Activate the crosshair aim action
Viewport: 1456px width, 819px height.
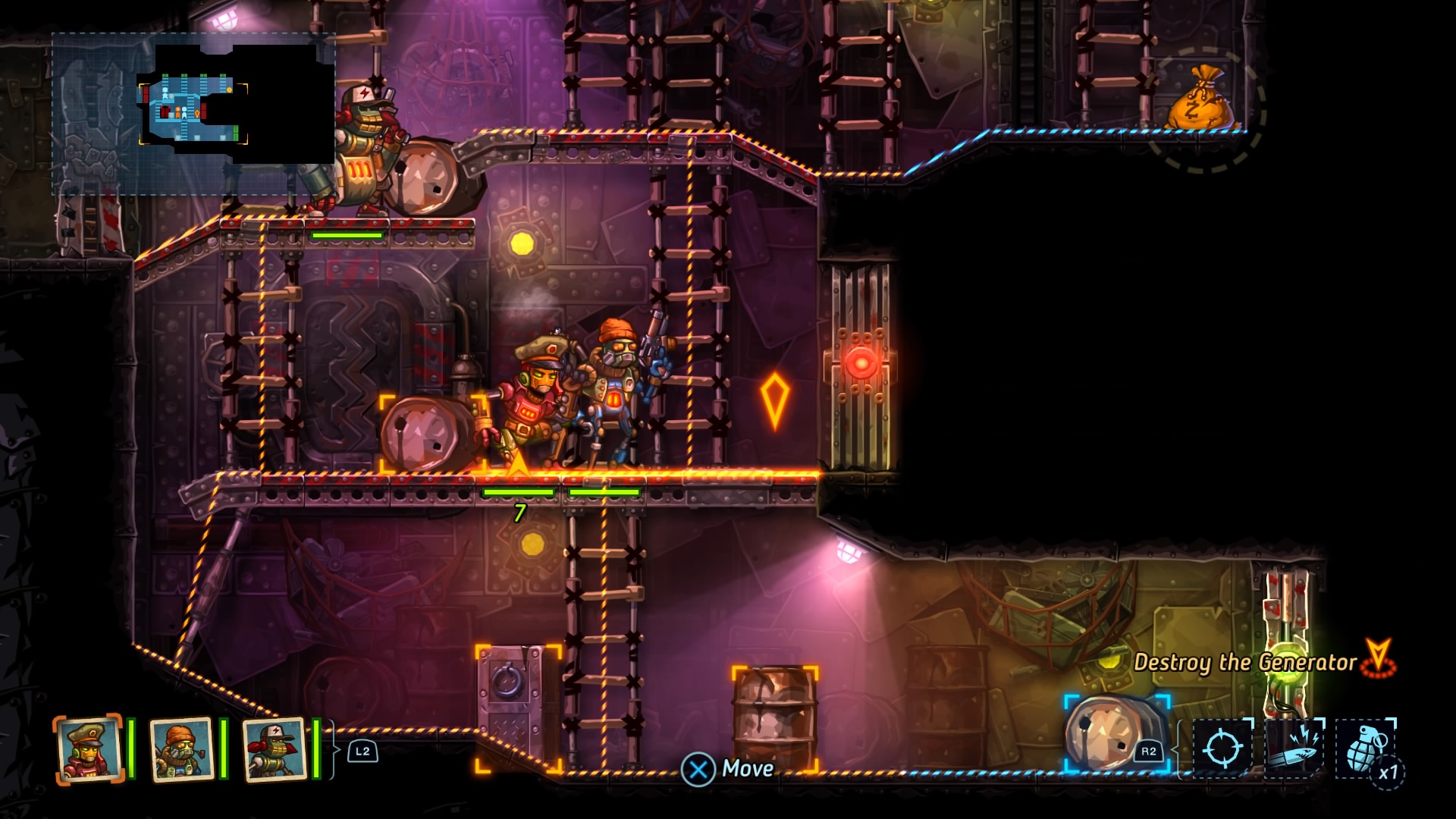click(1222, 748)
